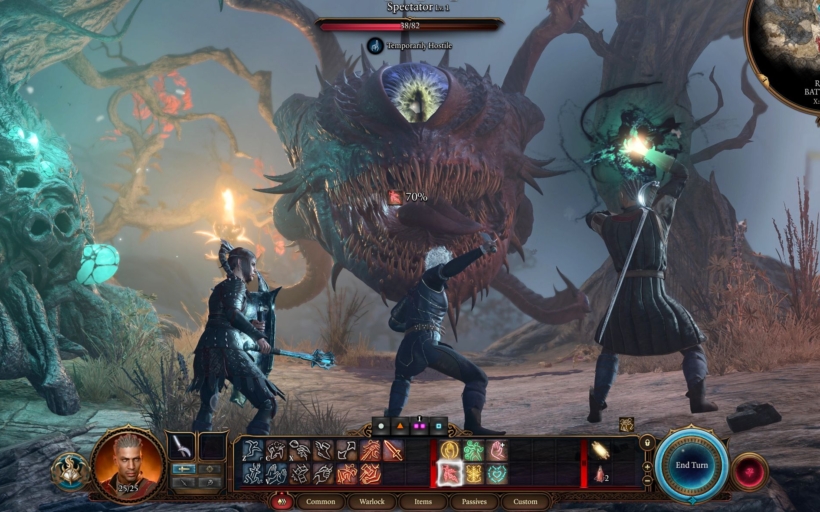Use the glowing projectile item in the hotbar
The height and width of the screenshot is (512, 820).
[601, 450]
